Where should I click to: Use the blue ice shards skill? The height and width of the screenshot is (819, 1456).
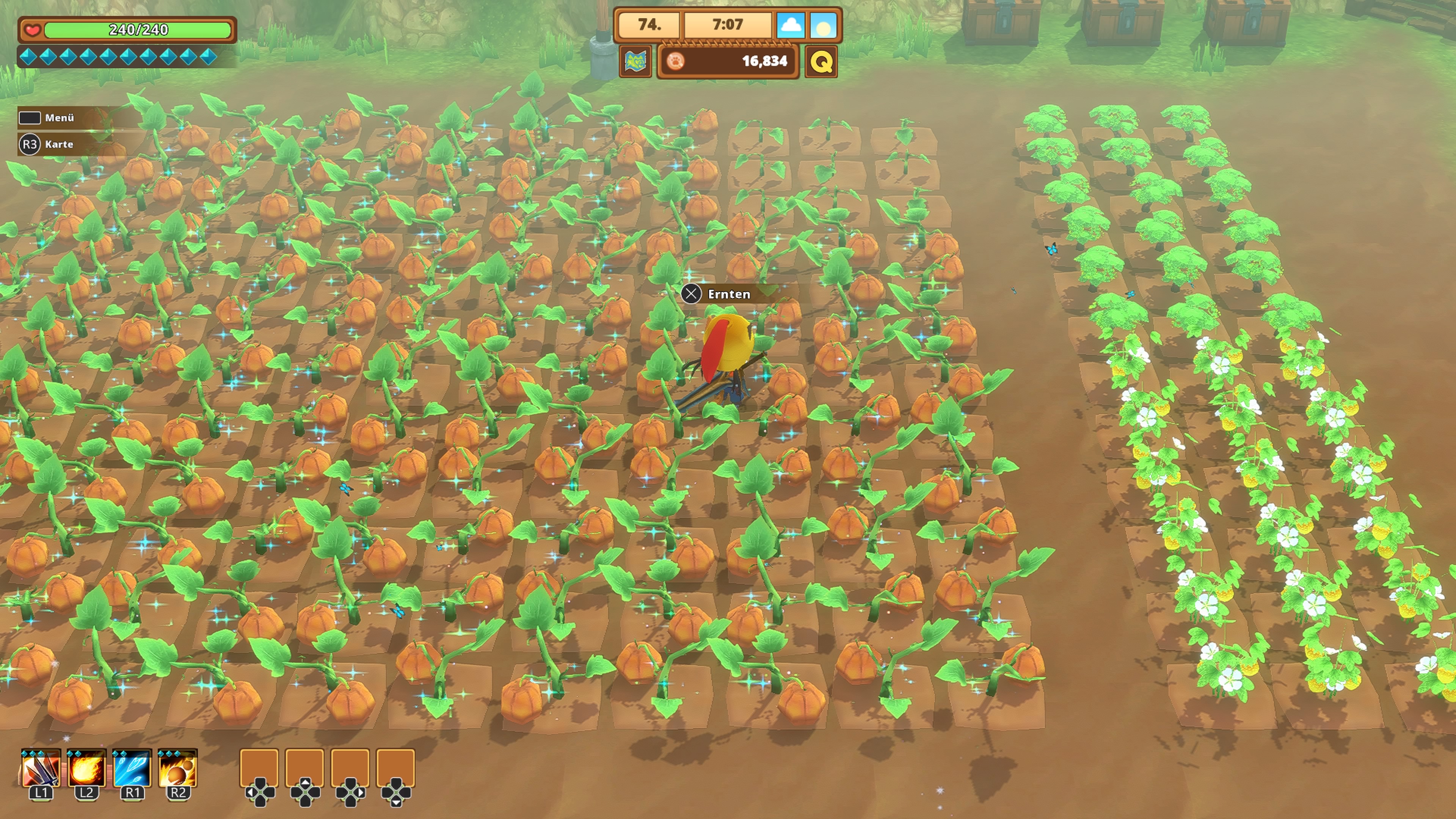pyautogui.click(x=132, y=769)
